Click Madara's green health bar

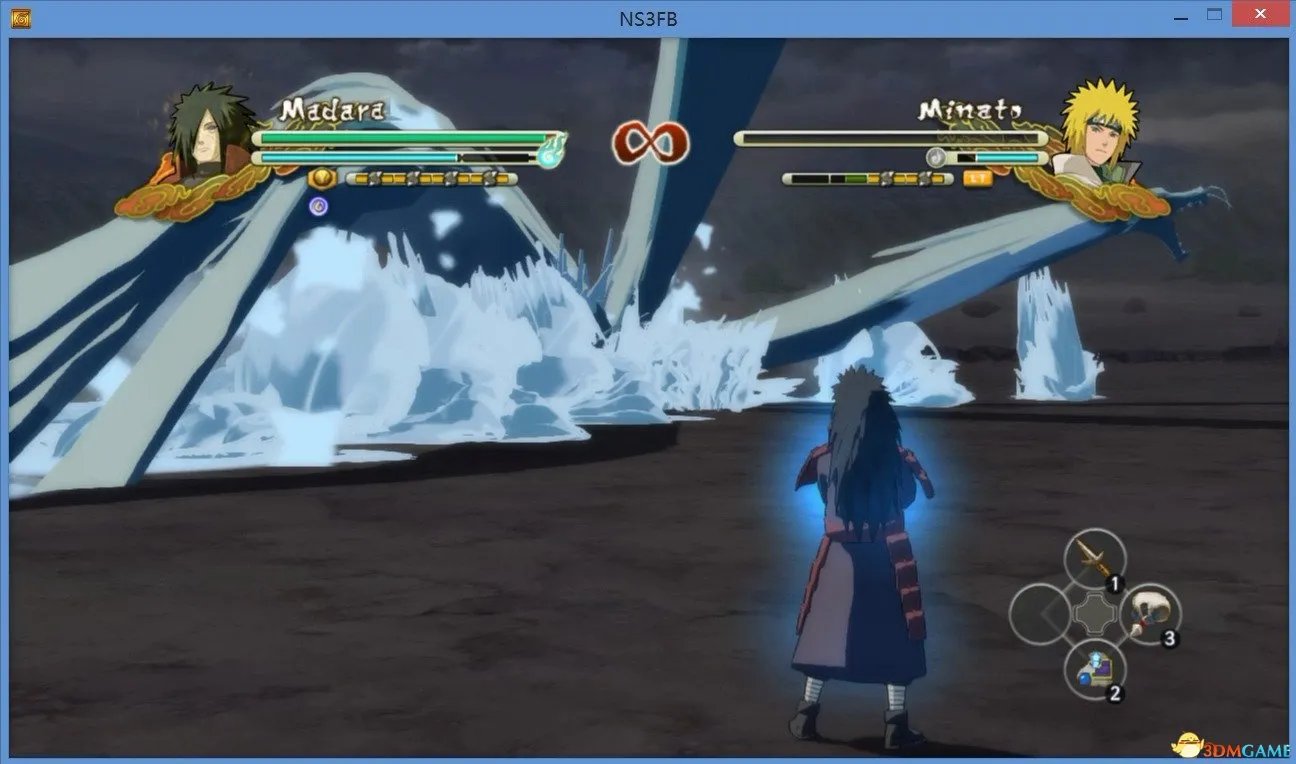[400, 138]
